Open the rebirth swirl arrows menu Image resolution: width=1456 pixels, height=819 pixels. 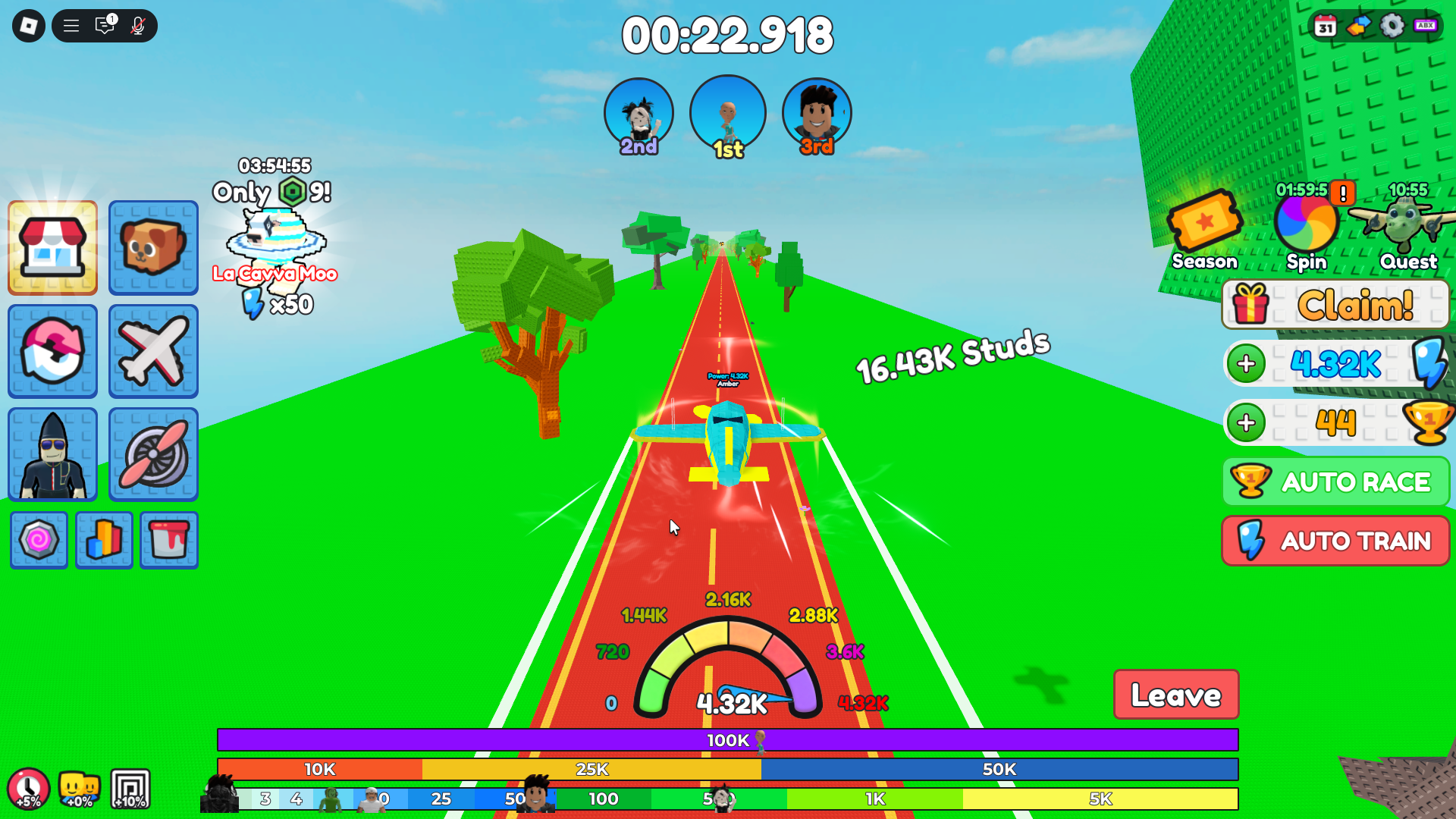[x=52, y=352]
